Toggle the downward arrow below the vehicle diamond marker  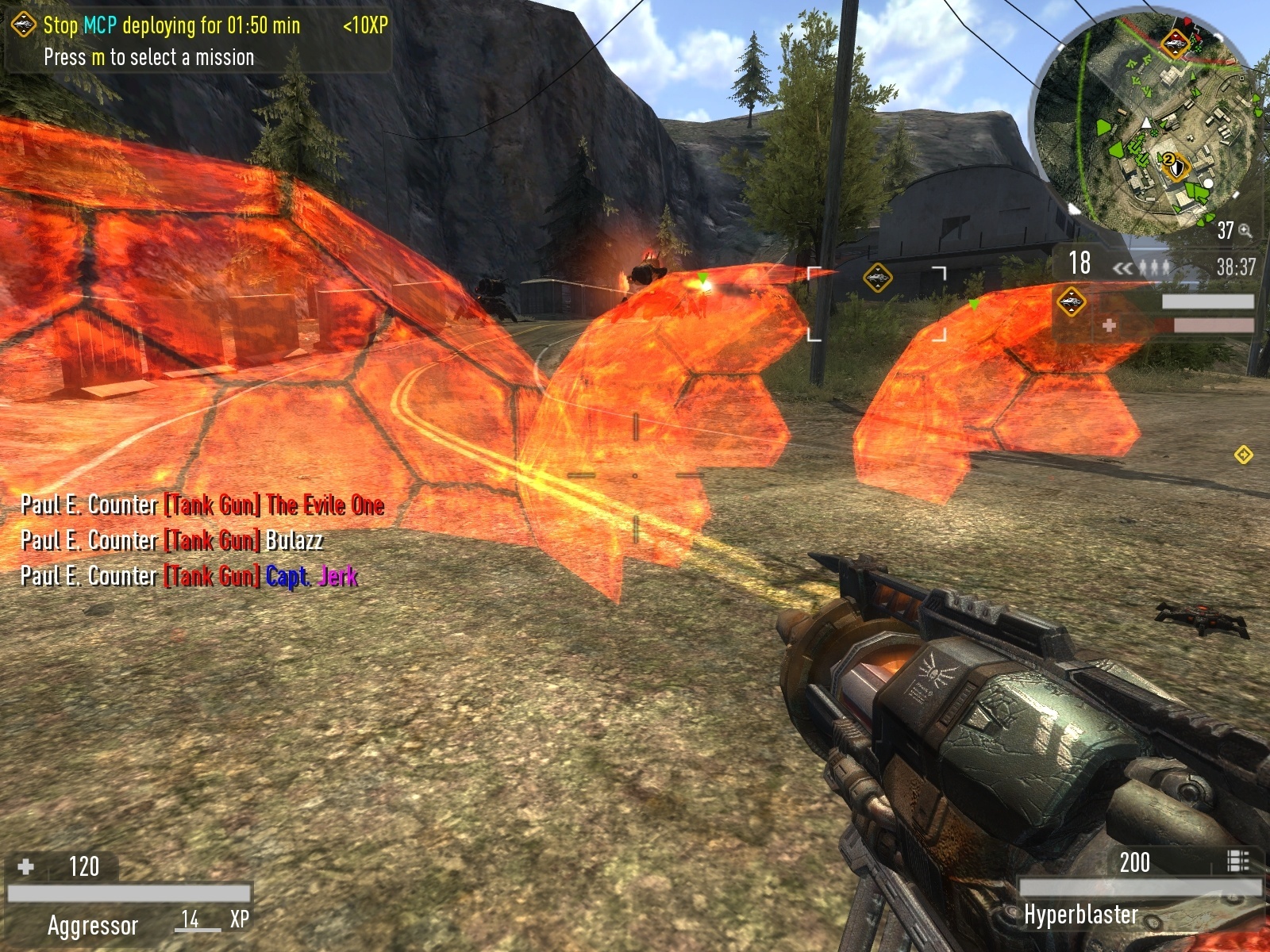tap(1072, 310)
